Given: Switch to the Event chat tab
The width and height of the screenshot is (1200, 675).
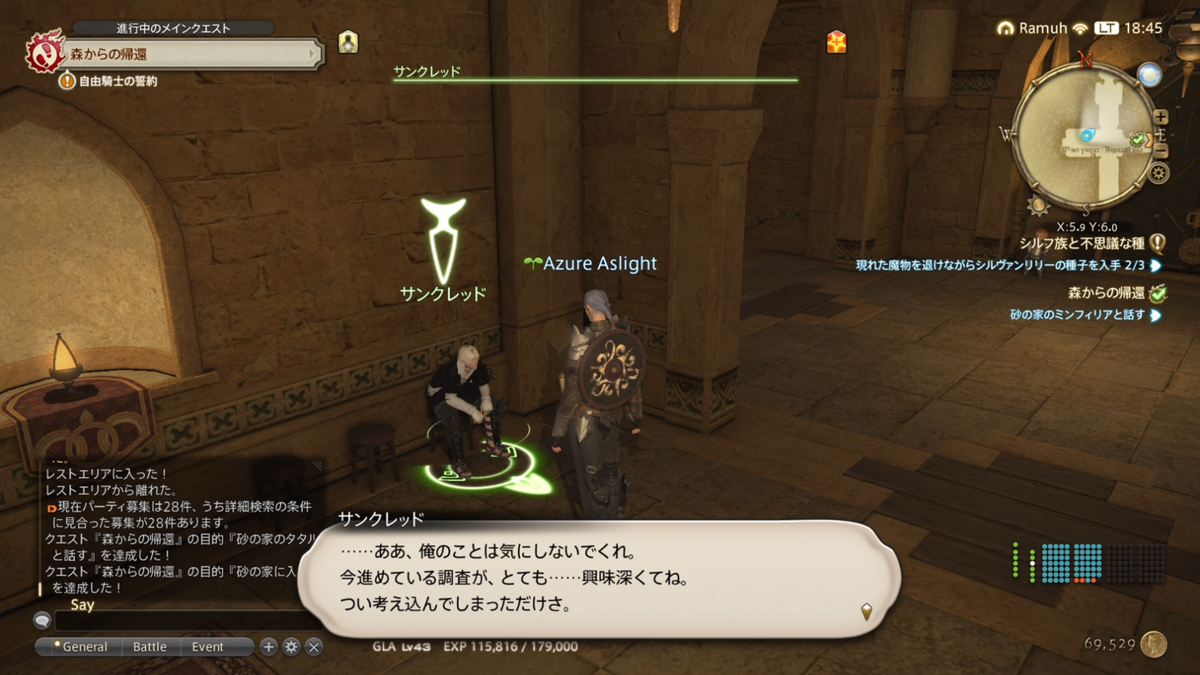Looking at the screenshot, I should point(208,647).
